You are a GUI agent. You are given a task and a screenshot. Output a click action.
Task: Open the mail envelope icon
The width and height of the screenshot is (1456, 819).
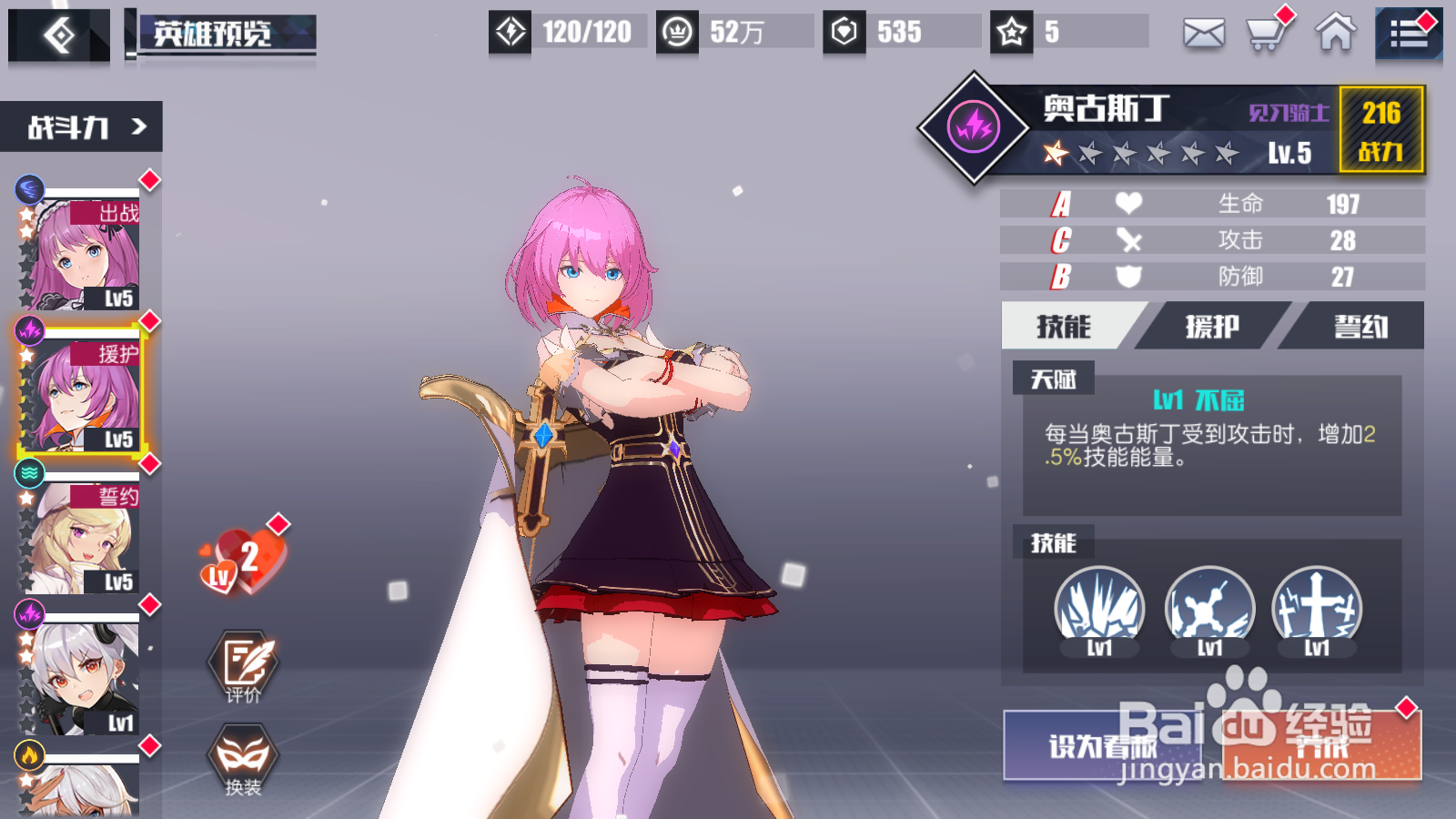1203,34
